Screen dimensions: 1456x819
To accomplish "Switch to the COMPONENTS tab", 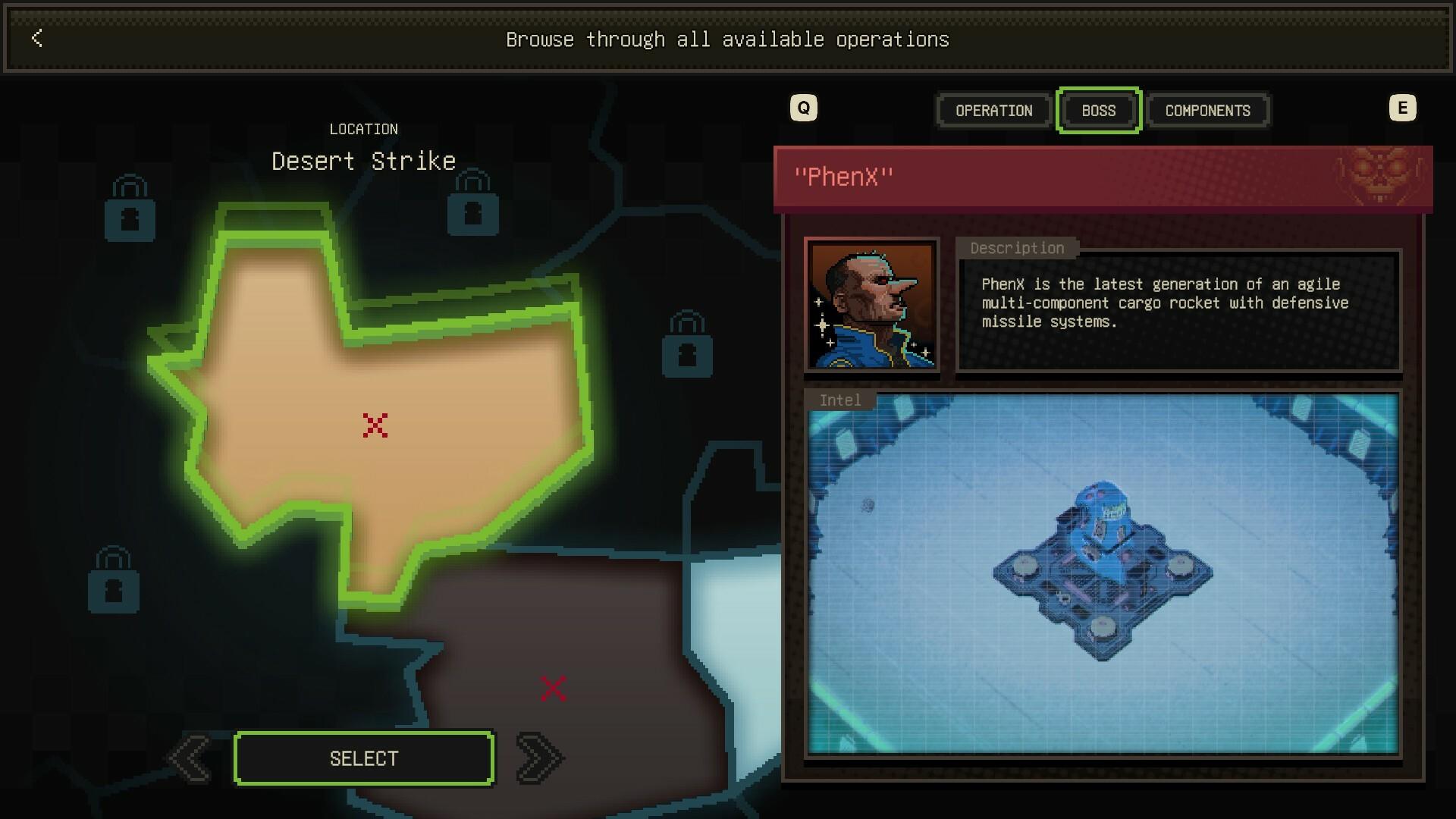I will (1207, 111).
